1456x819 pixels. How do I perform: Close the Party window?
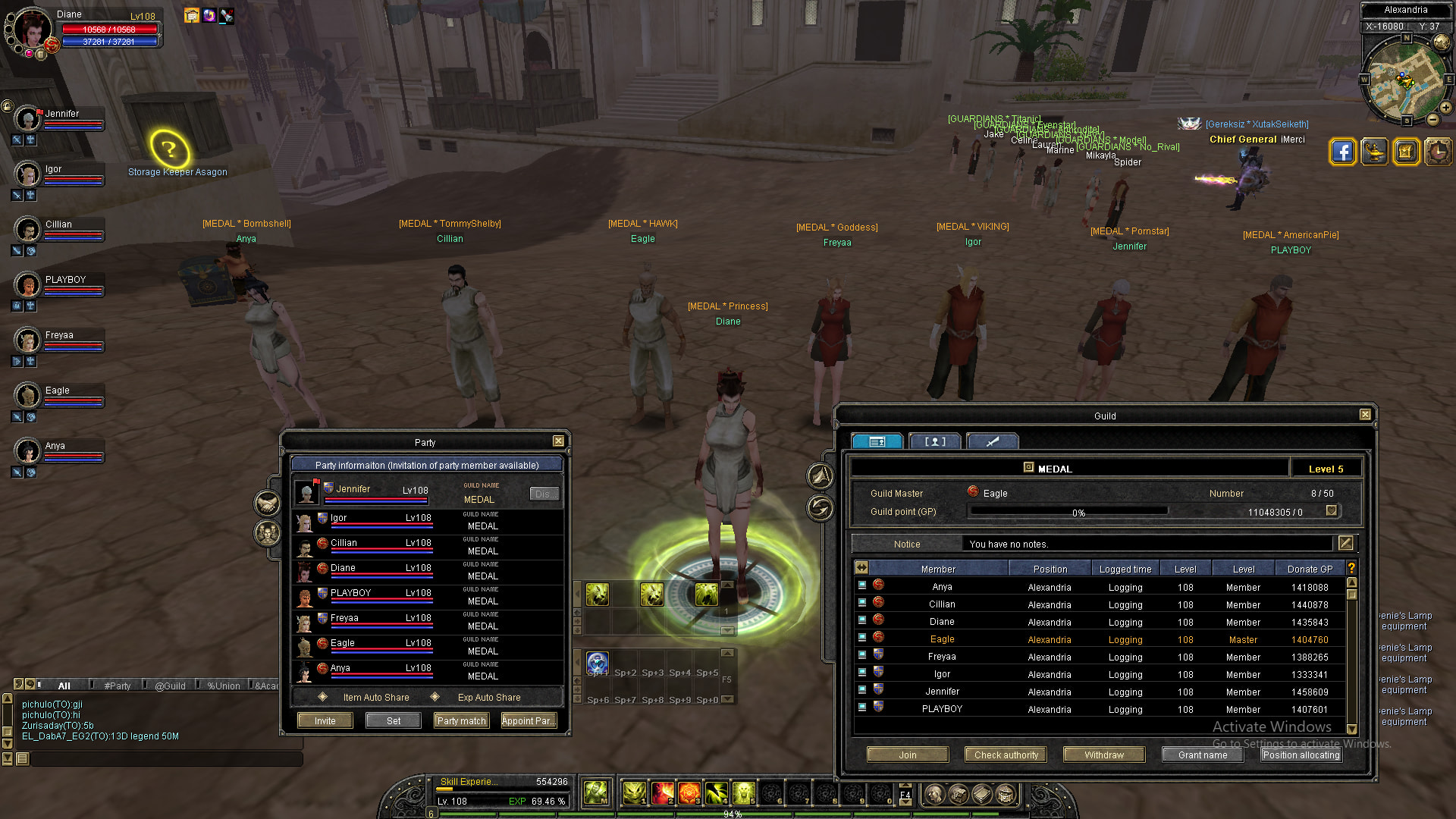coord(558,441)
